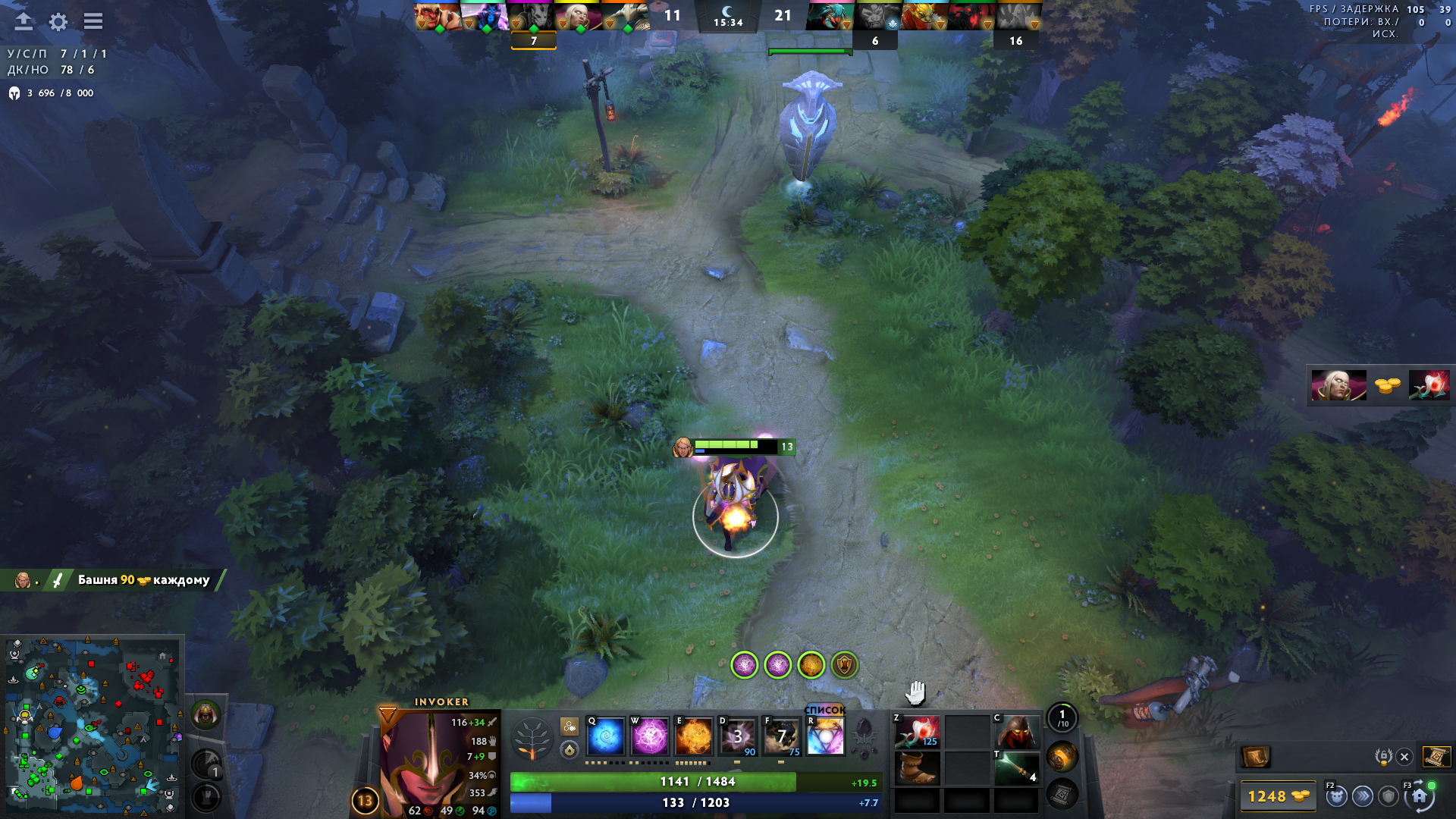1456x819 pixels.
Task: Click the courier deliver items home button
Action: (x=1419, y=796)
